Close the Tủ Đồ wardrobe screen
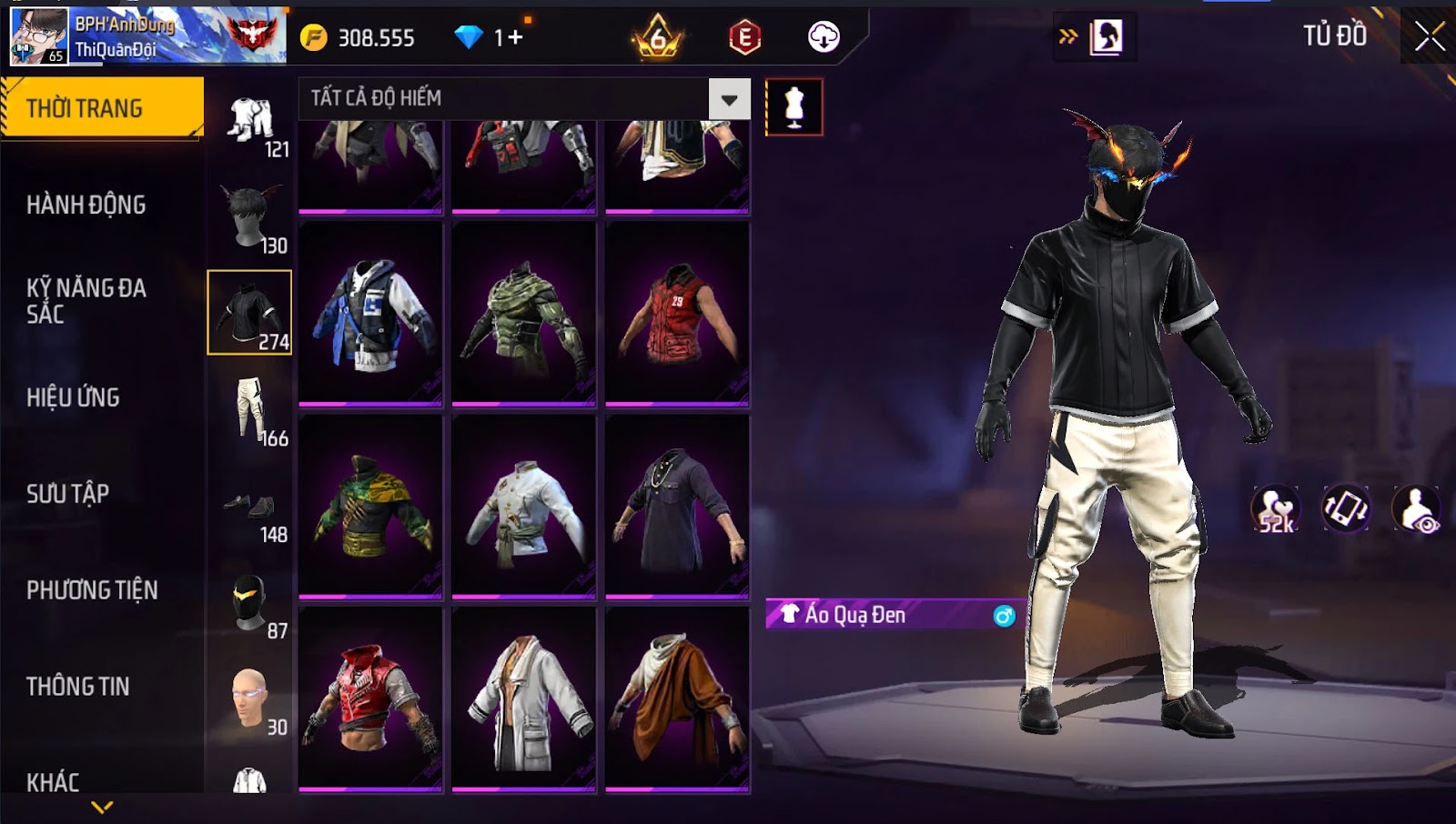 (x=1429, y=36)
